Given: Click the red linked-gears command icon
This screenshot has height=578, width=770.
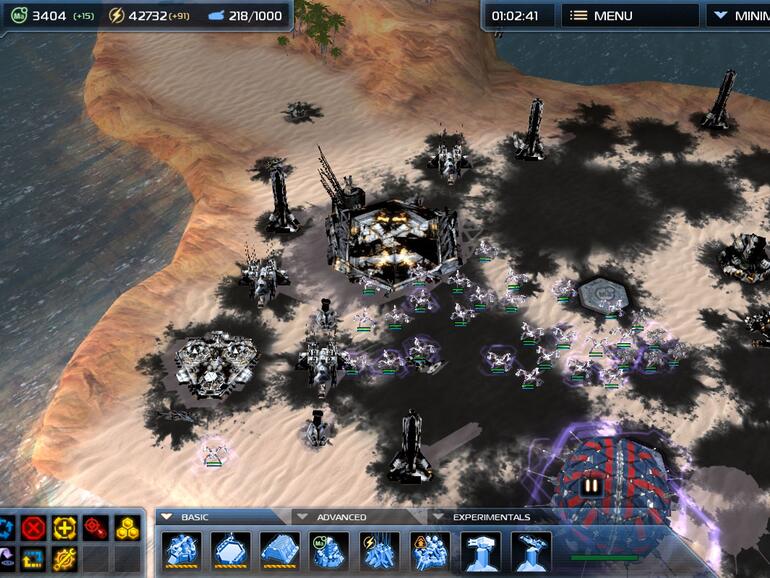Looking at the screenshot, I should [96, 527].
